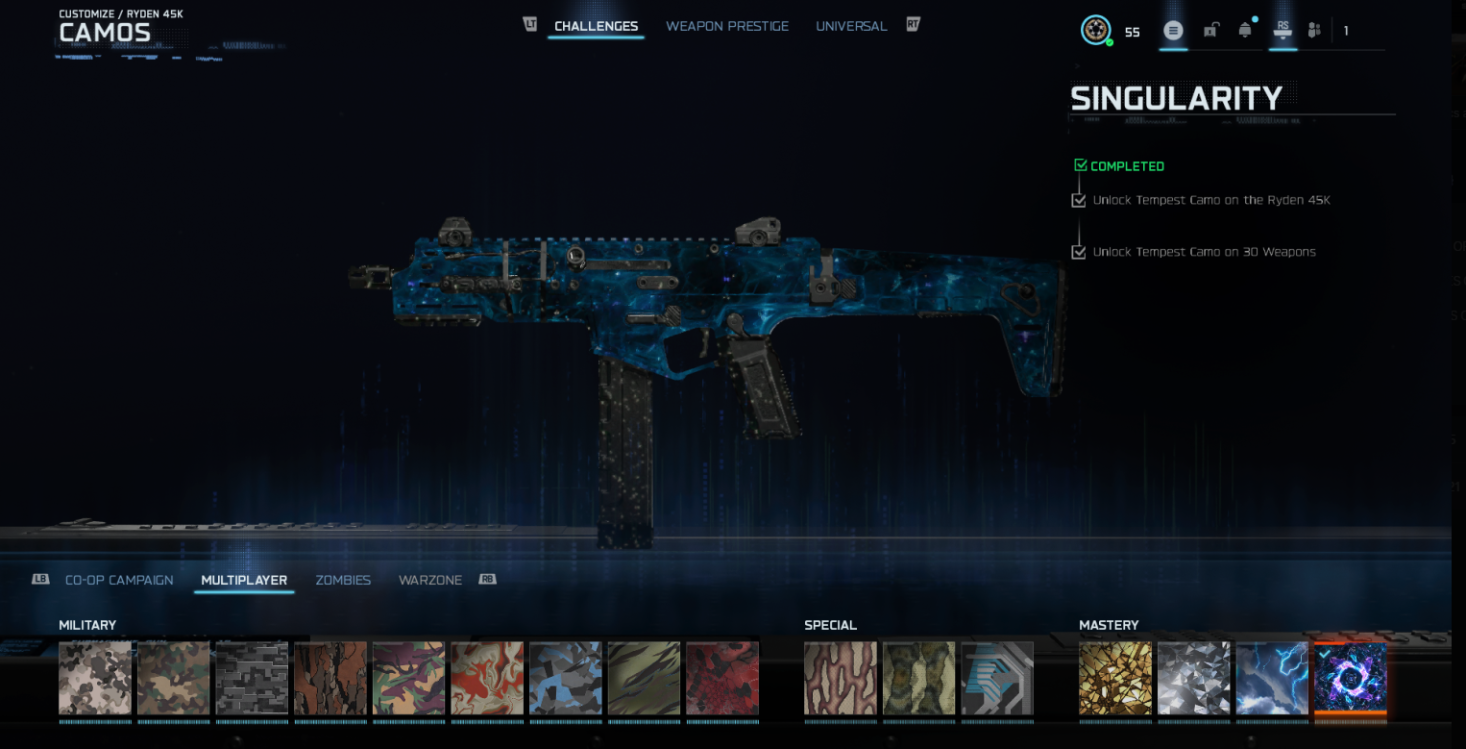Choose the blue lightning mastery camo
The height and width of the screenshot is (749, 1466).
pyautogui.click(x=1272, y=678)
